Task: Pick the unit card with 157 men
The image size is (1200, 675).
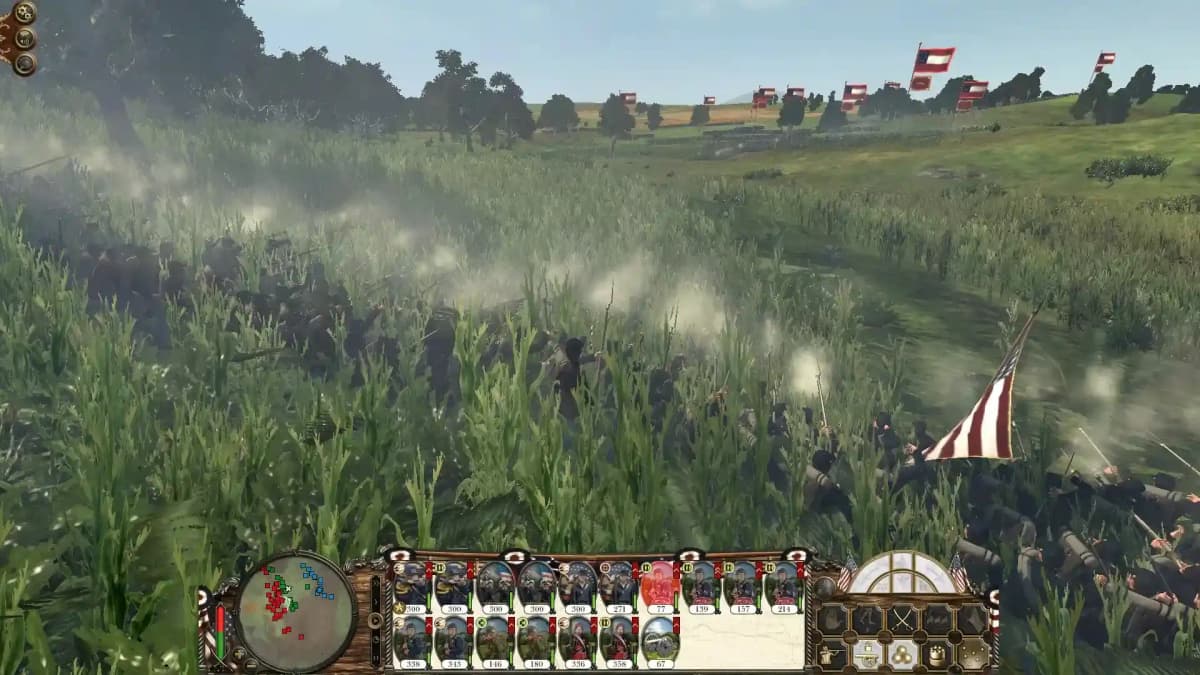Action: point(741,586)
